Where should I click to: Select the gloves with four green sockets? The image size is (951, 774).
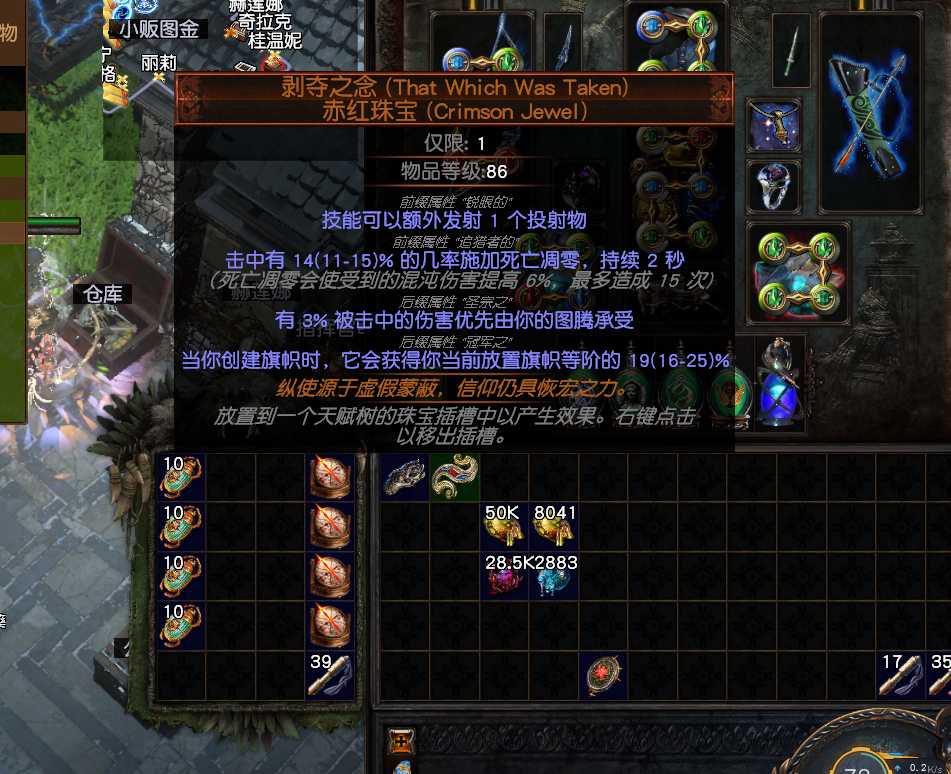(798, 271)
